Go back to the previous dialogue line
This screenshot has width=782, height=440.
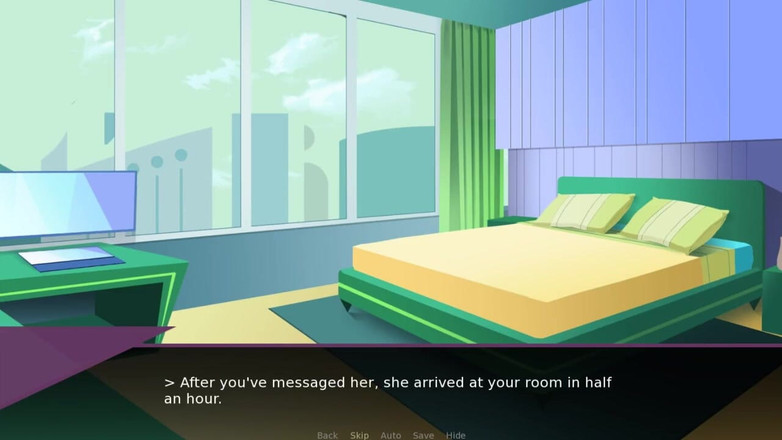[x=327, y=435]
